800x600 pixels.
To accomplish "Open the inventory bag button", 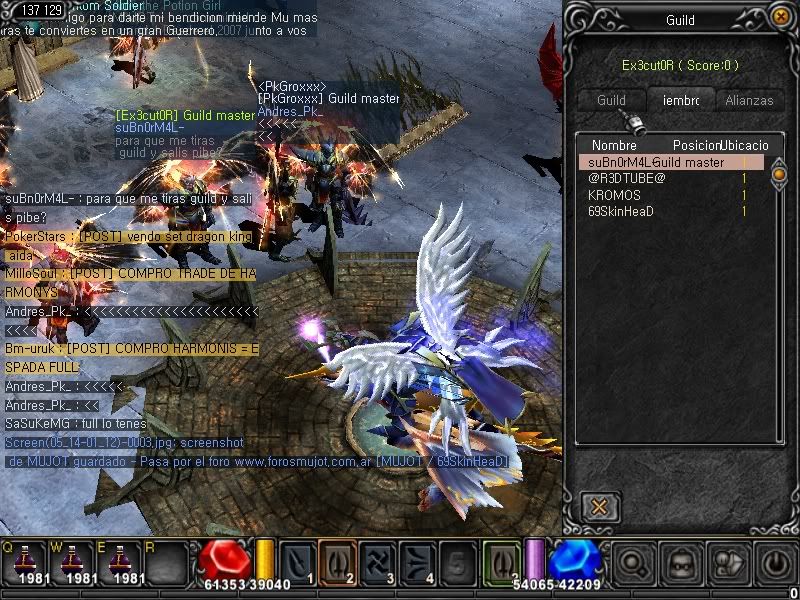I will tap(680, 563).
